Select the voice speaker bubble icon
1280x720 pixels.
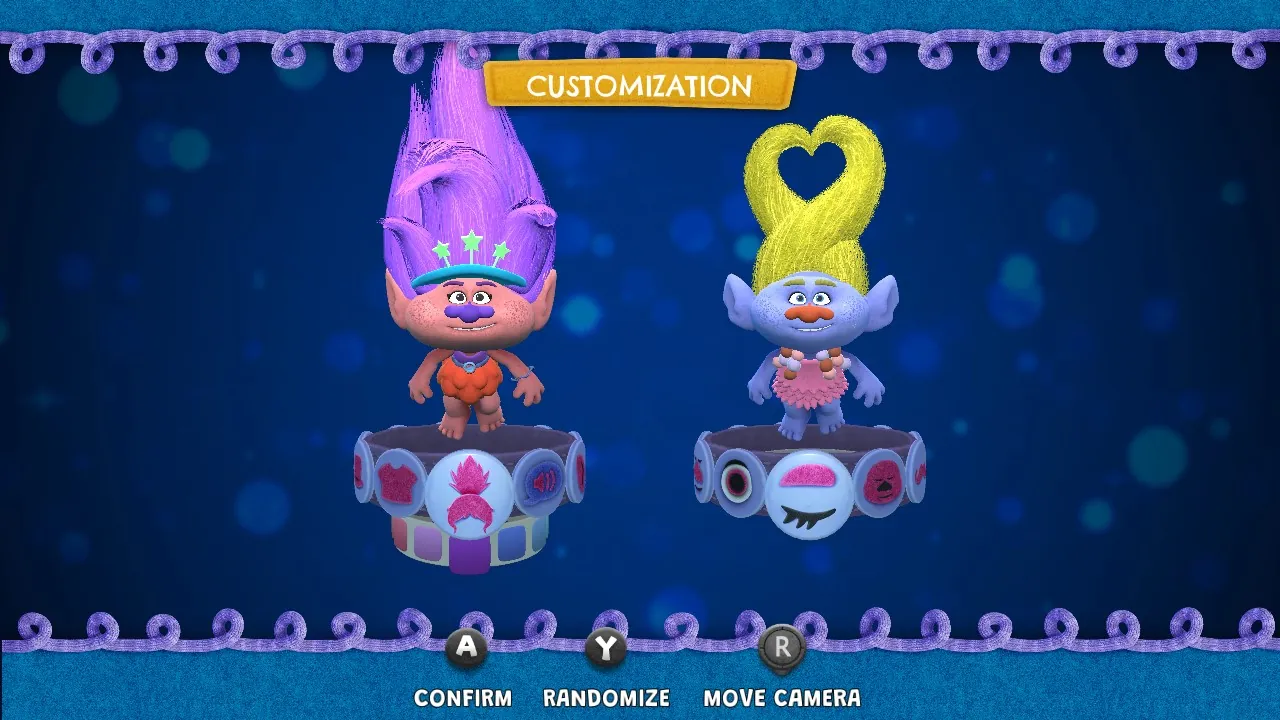coord(541,482)
